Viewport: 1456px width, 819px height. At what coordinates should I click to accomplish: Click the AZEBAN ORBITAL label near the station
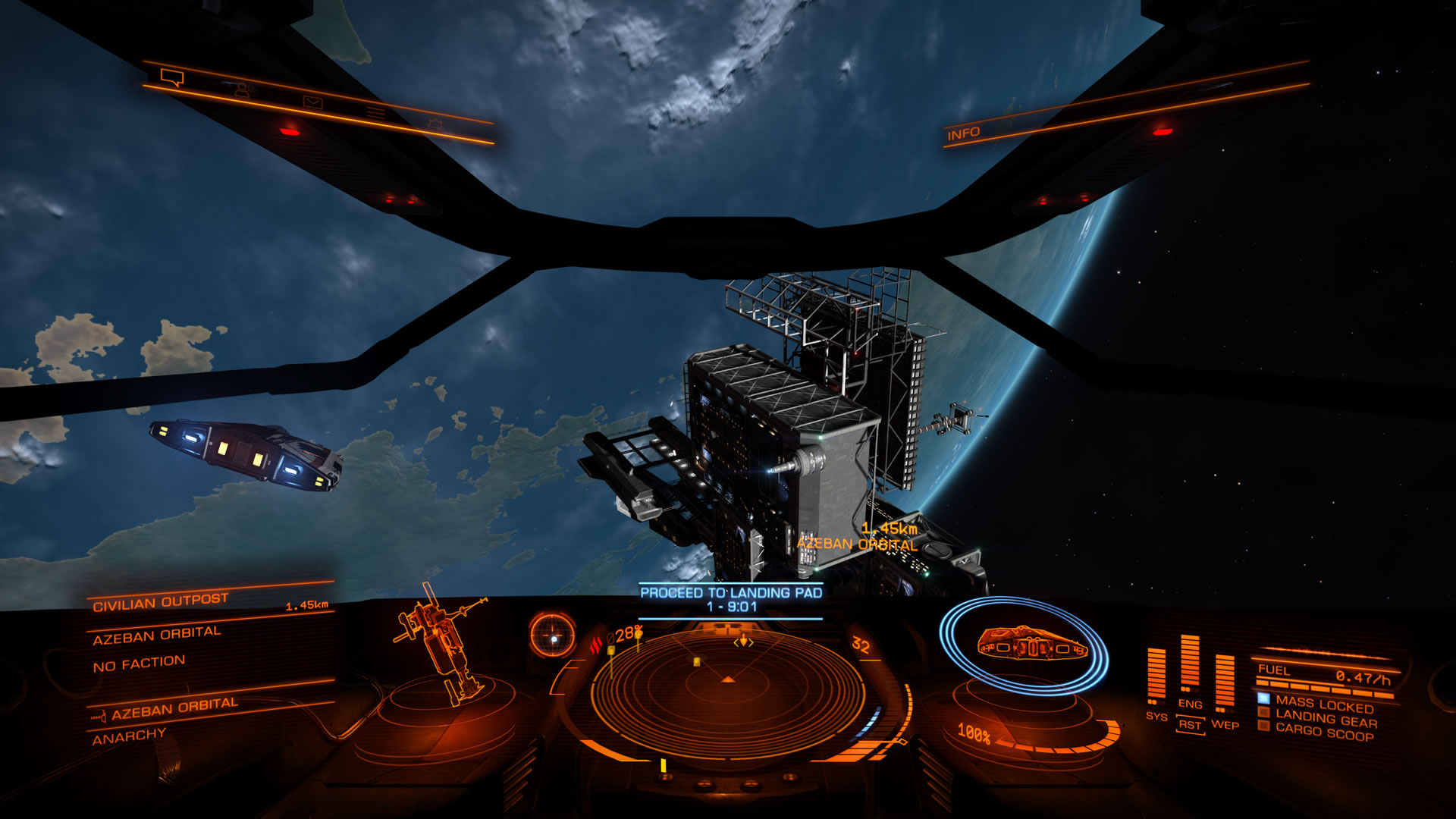pyautogui.click(x=857, y=544)
